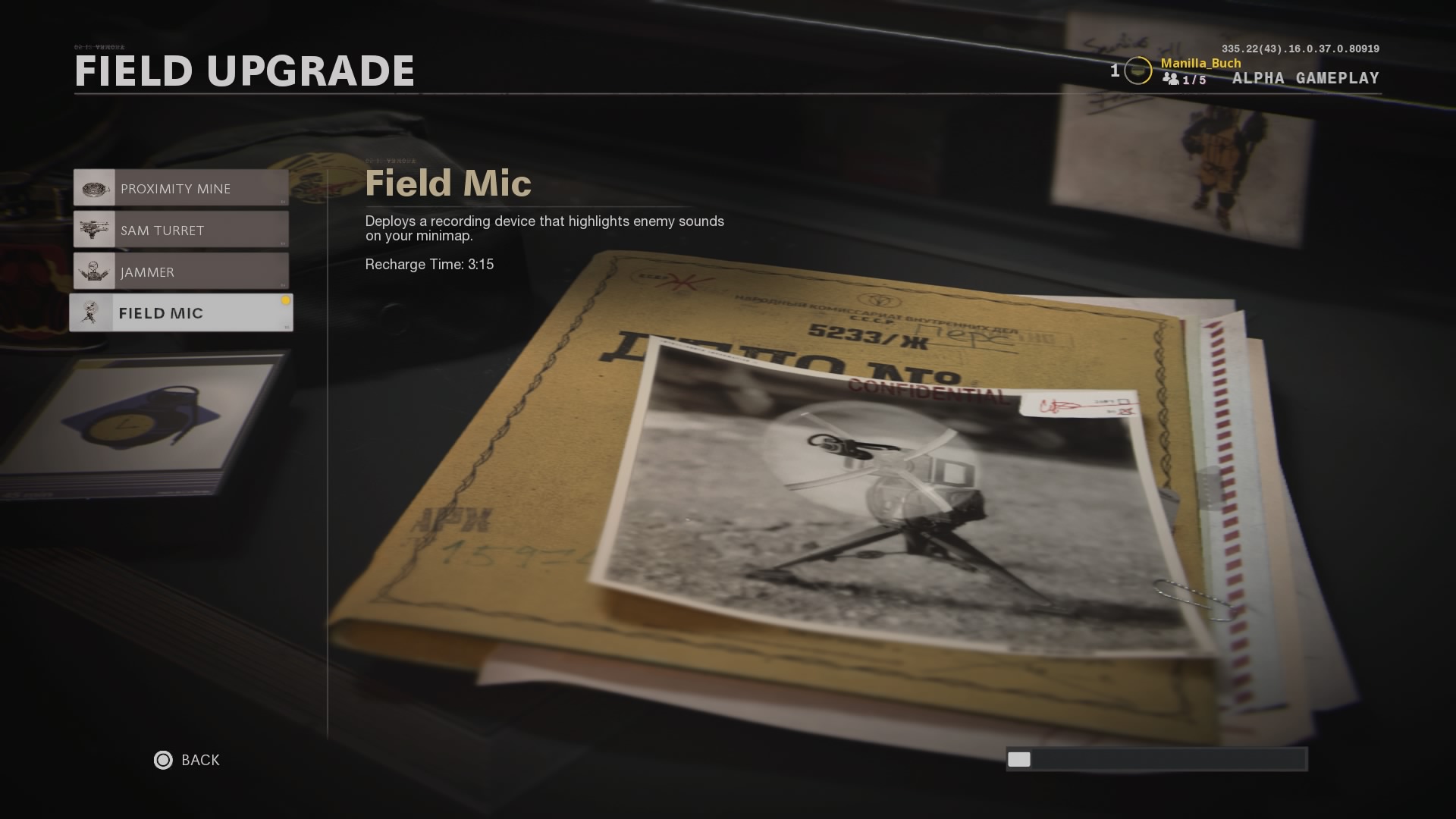Click the SAM Turret icon

pos(94,229)
